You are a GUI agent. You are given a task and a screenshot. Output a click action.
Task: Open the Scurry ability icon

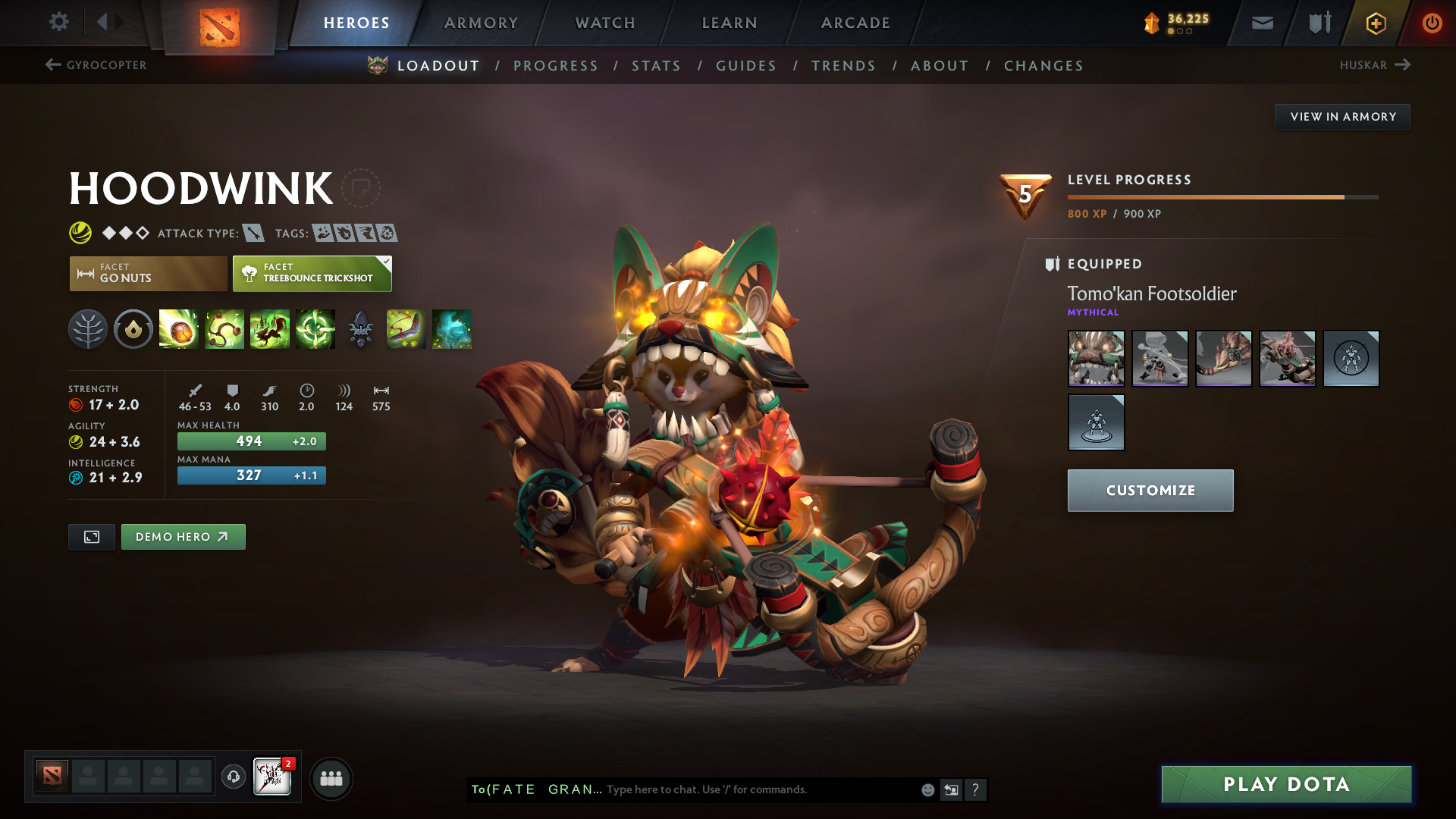(x=270, y=329)
